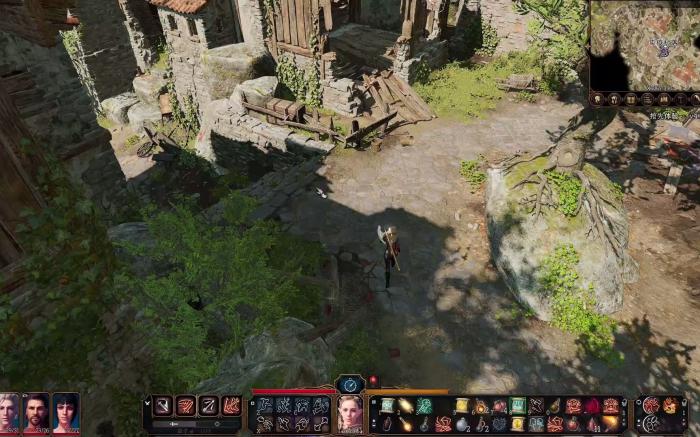The height and width of the screenshot is (437, 700).
Task: Activate the red hood item slot
Action: click(592, 405)
